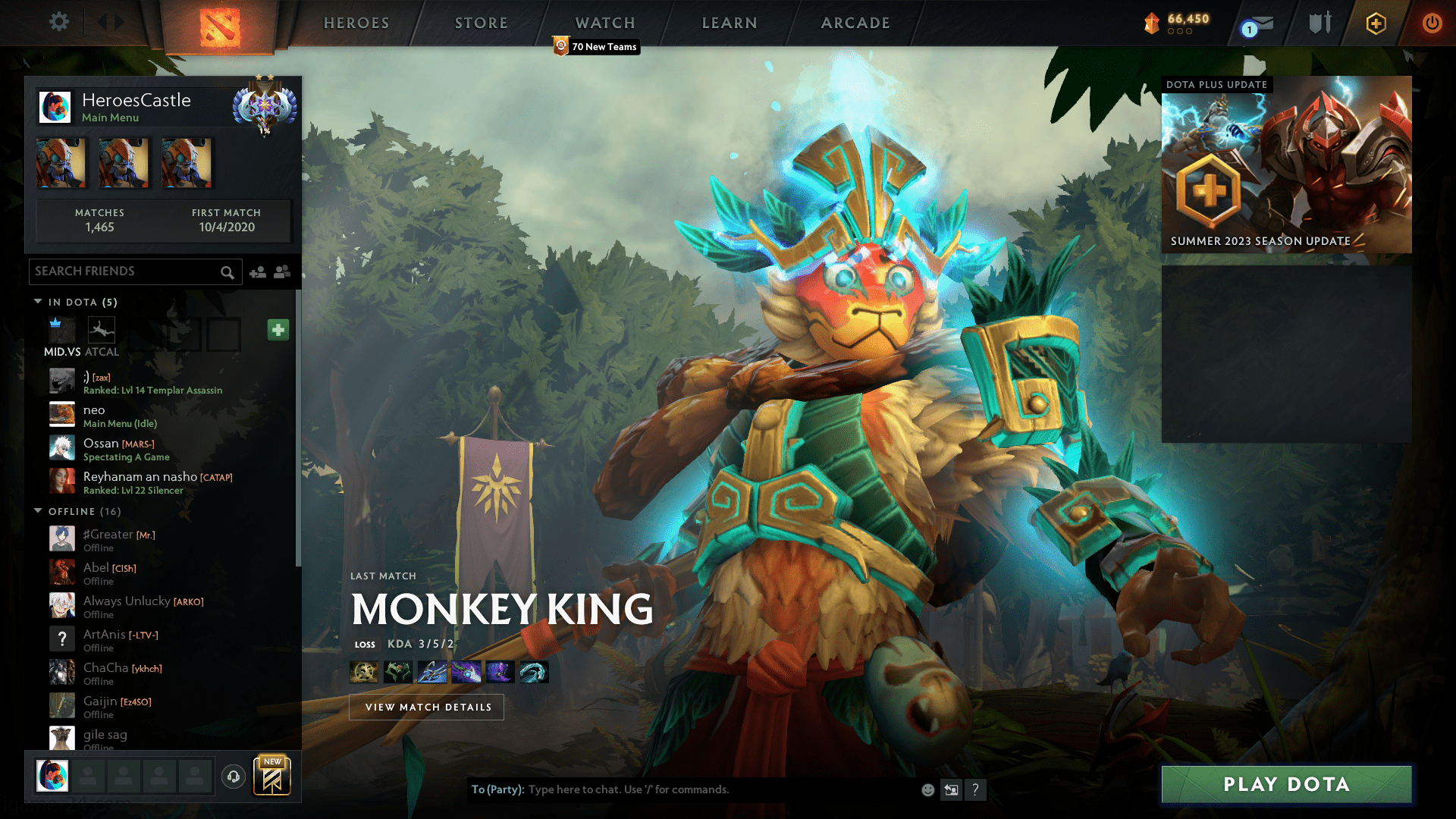The height and width of the screenshot is (819, 1456).
Task: Start matchmaking with Play Dota
Action: pos(1286,784)
